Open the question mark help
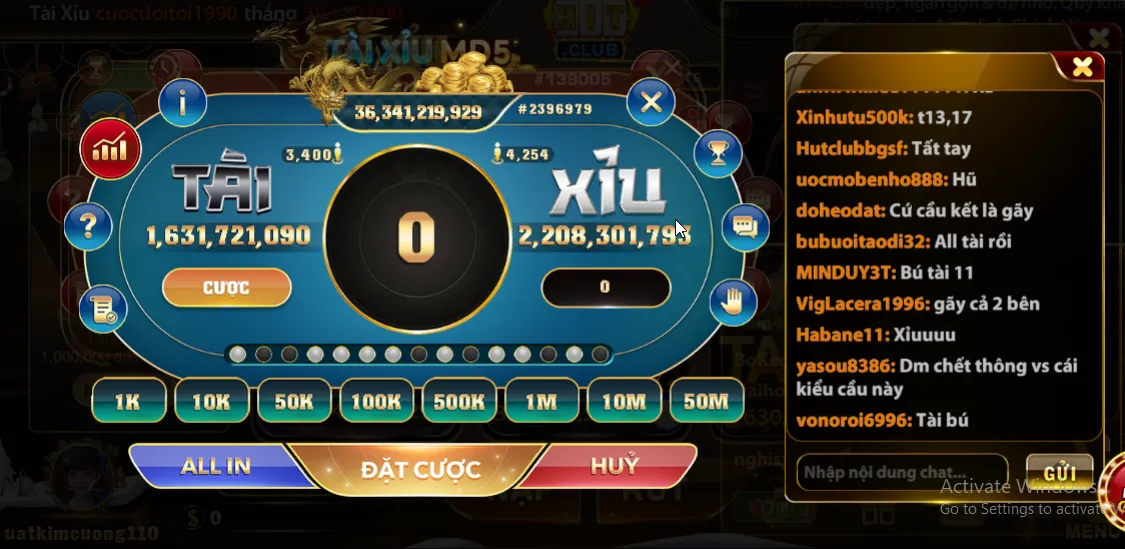 [89, 226]
